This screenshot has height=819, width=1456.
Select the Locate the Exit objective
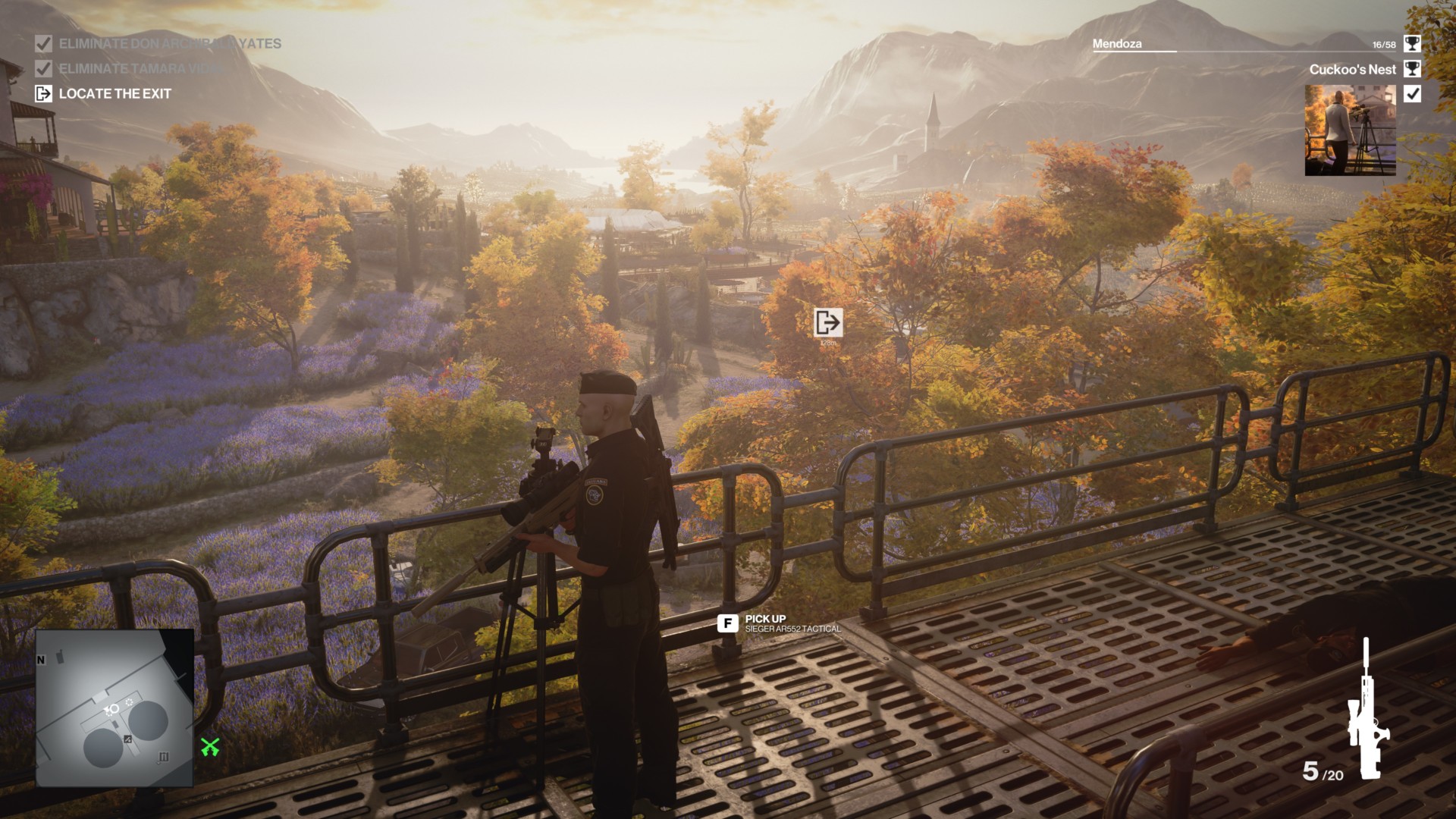pyautogui.click(x=115, y=94)
